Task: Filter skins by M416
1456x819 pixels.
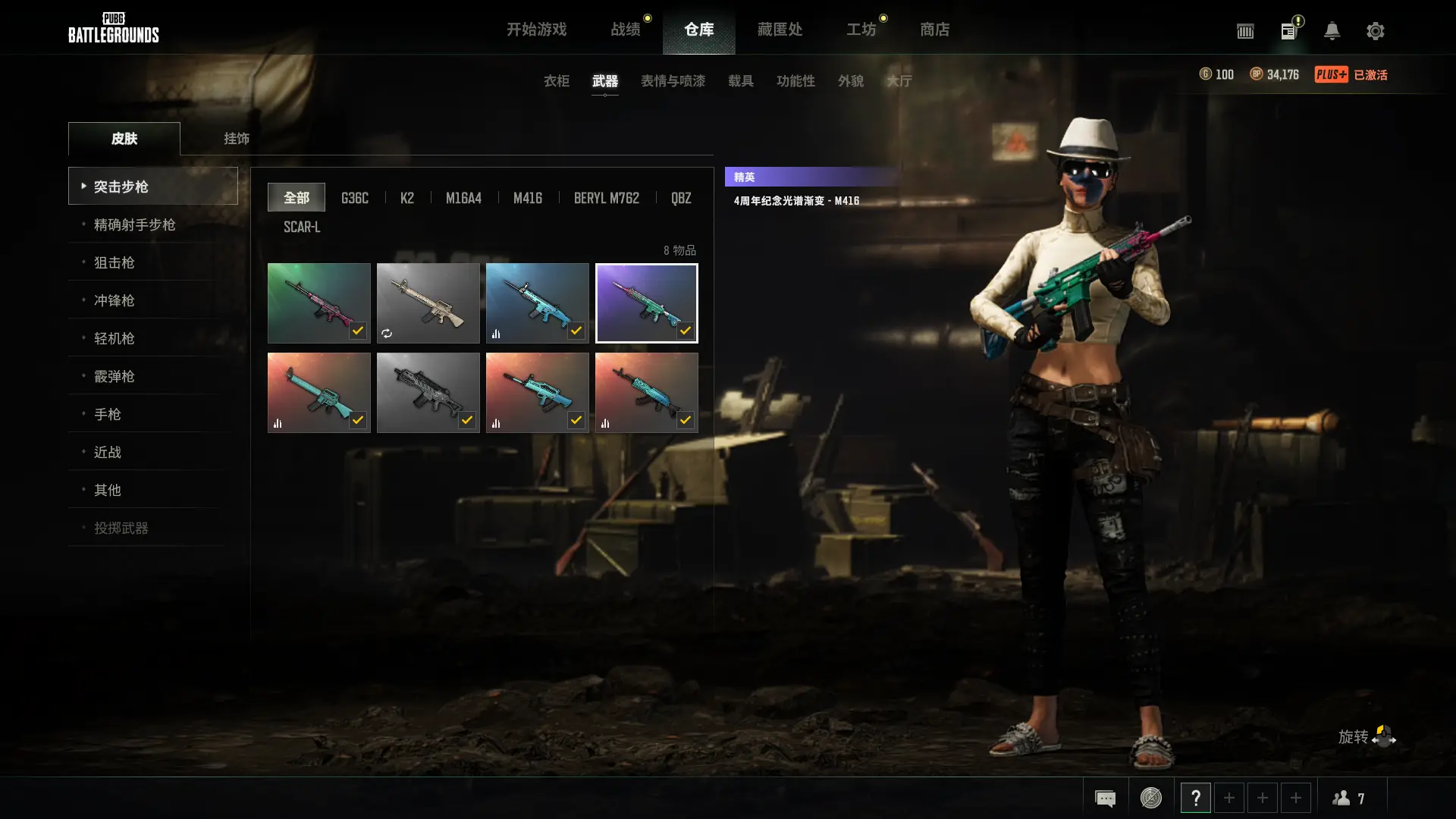Action: coord(527,198)
